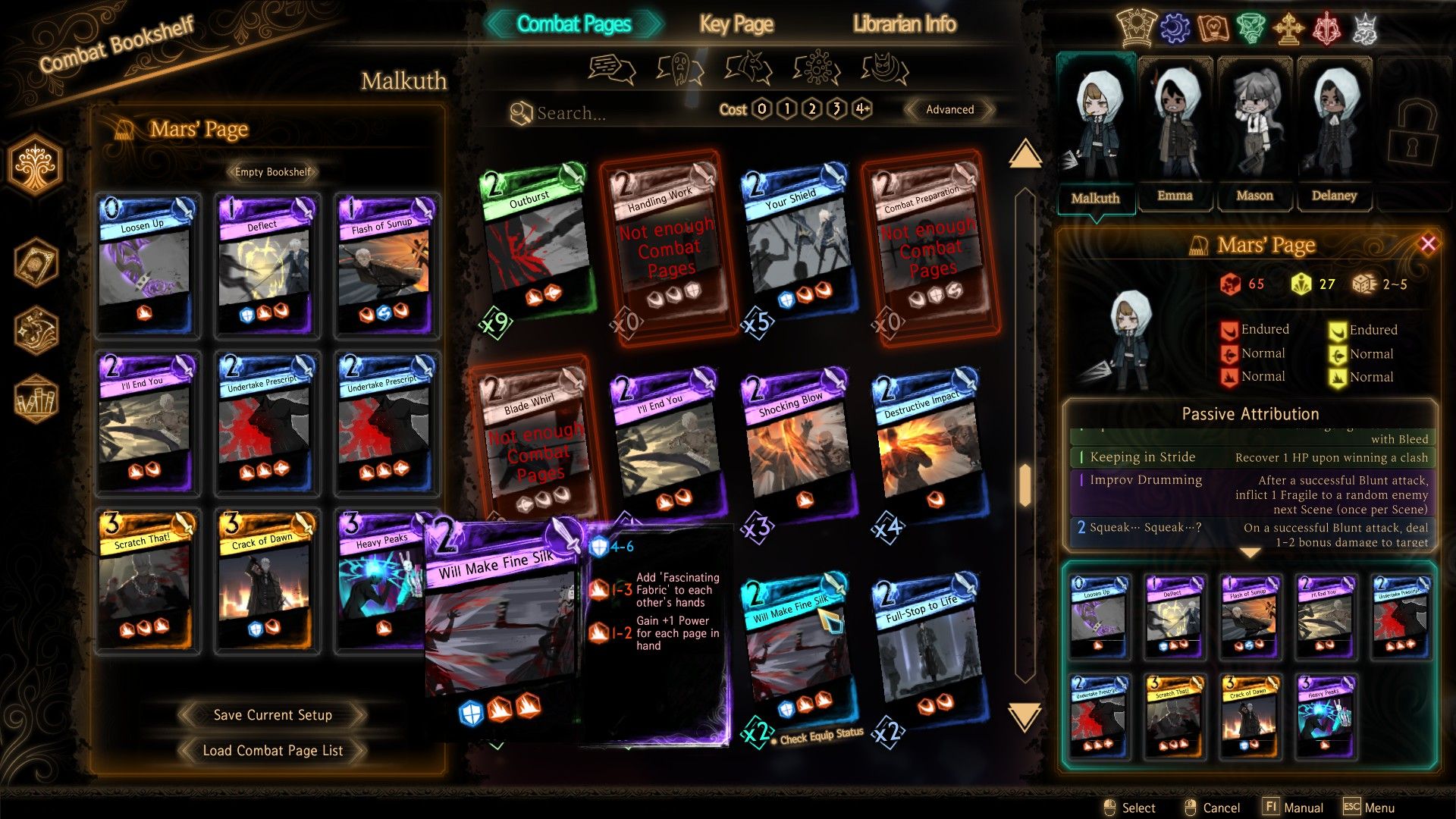This screenshot has width=1456, height=819.
Task: Choose the Mason librarian portrait
Action: pyautogui.click(x=1254, y=133)
